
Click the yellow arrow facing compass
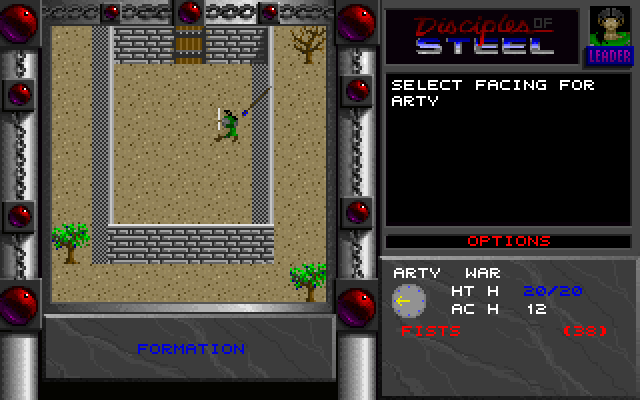pos(409,300)
